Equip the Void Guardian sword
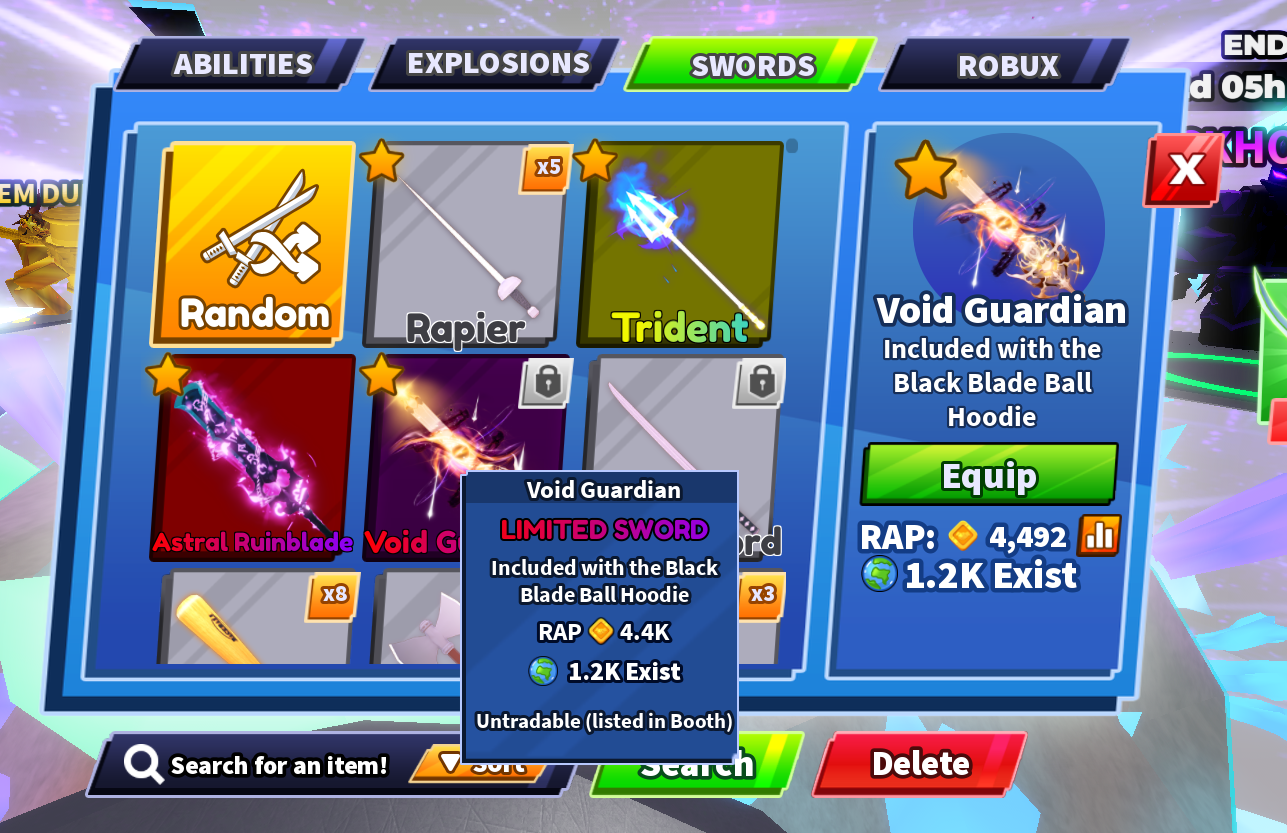The image size is (1287, 833). 989,476
